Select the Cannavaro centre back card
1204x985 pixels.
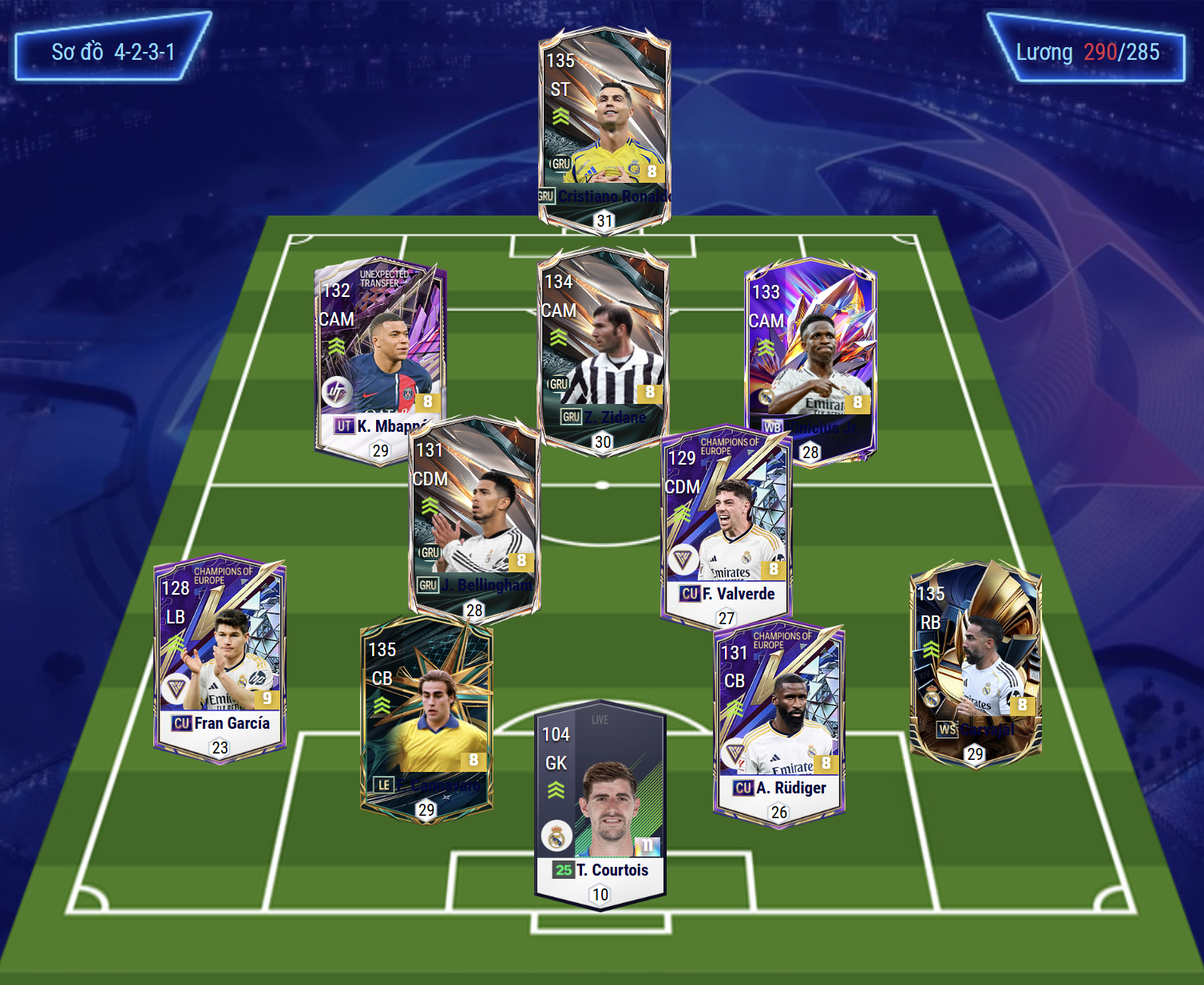426,710
